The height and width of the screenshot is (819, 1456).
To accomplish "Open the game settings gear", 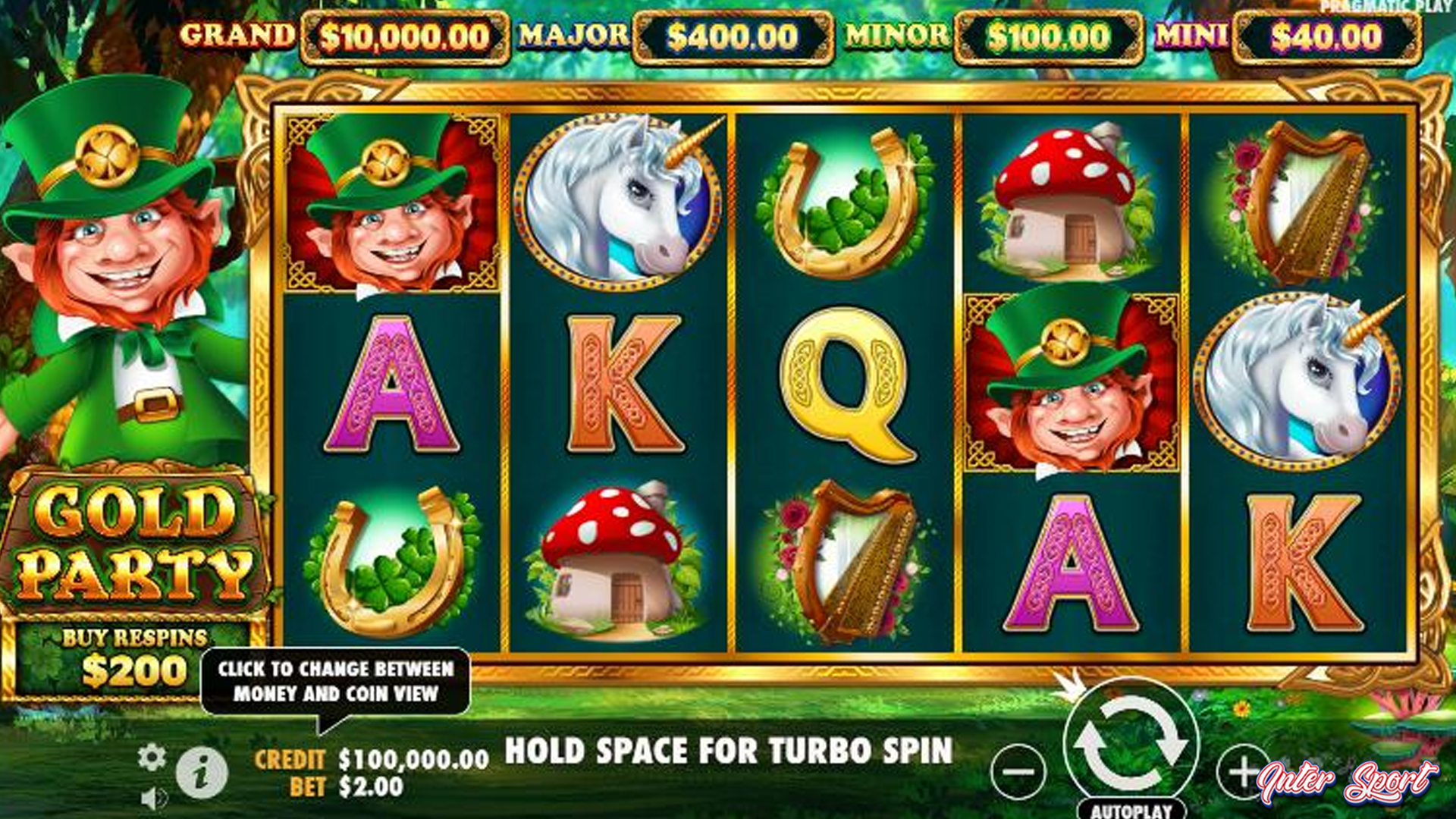I will point(152,757).
